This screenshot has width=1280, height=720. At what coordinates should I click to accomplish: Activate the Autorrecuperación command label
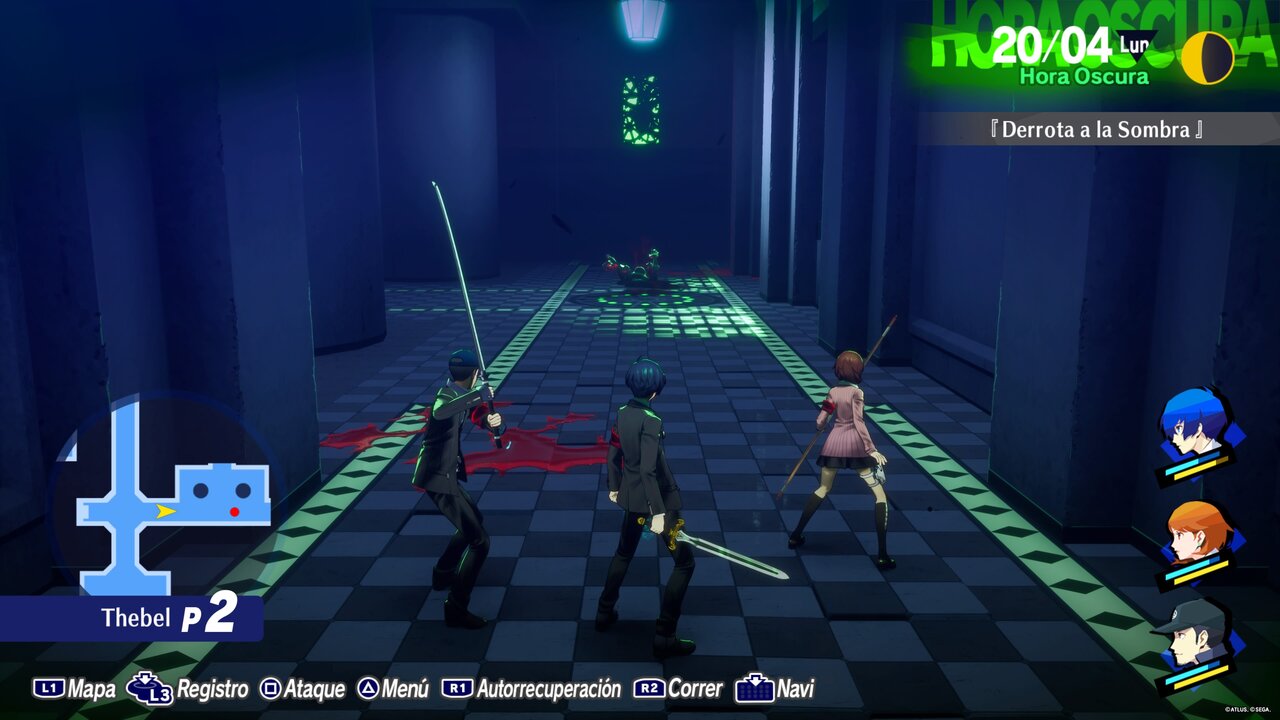(548, 689)
